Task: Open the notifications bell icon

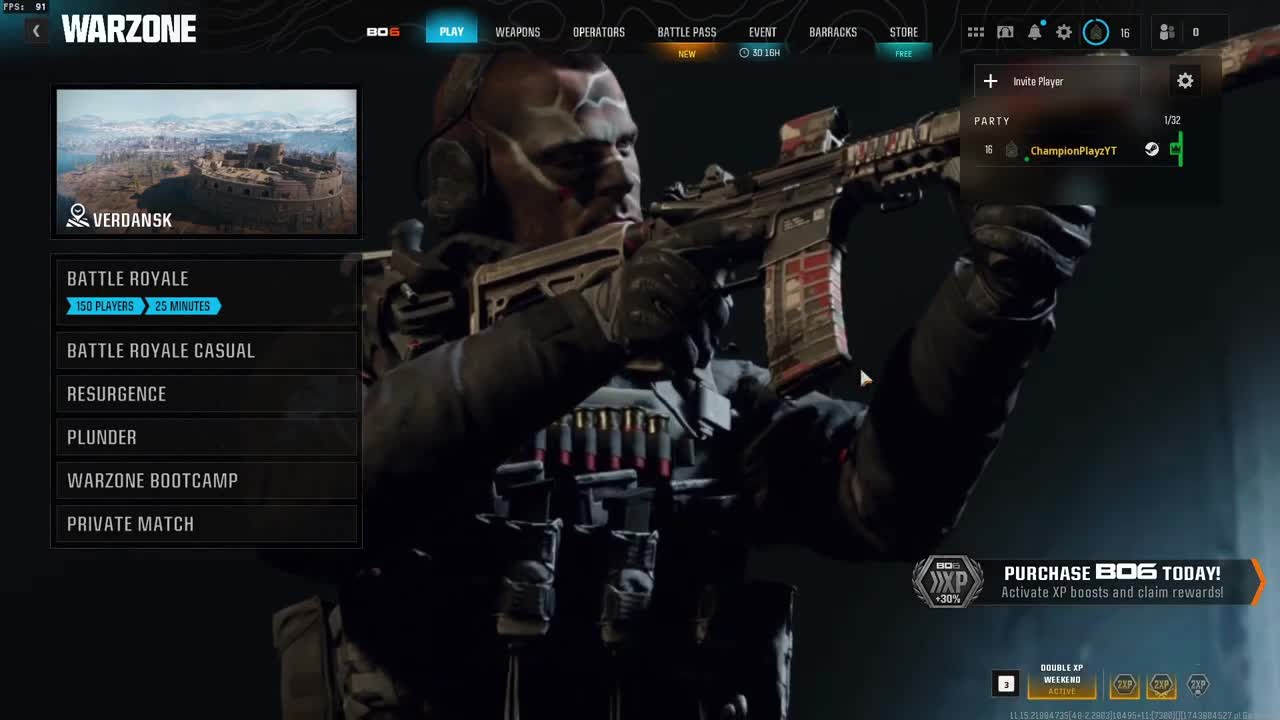Action: (1034, 31)
